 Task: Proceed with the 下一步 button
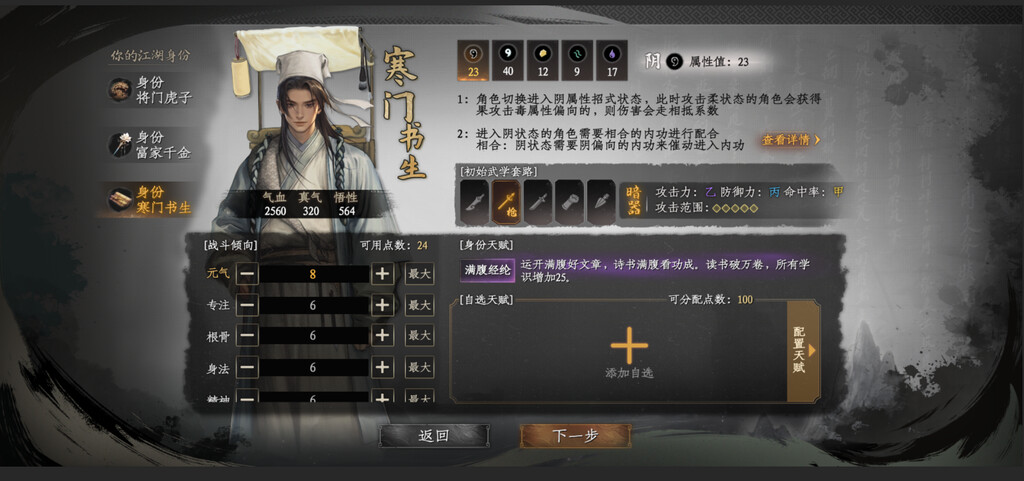click(x=575, y=436)
